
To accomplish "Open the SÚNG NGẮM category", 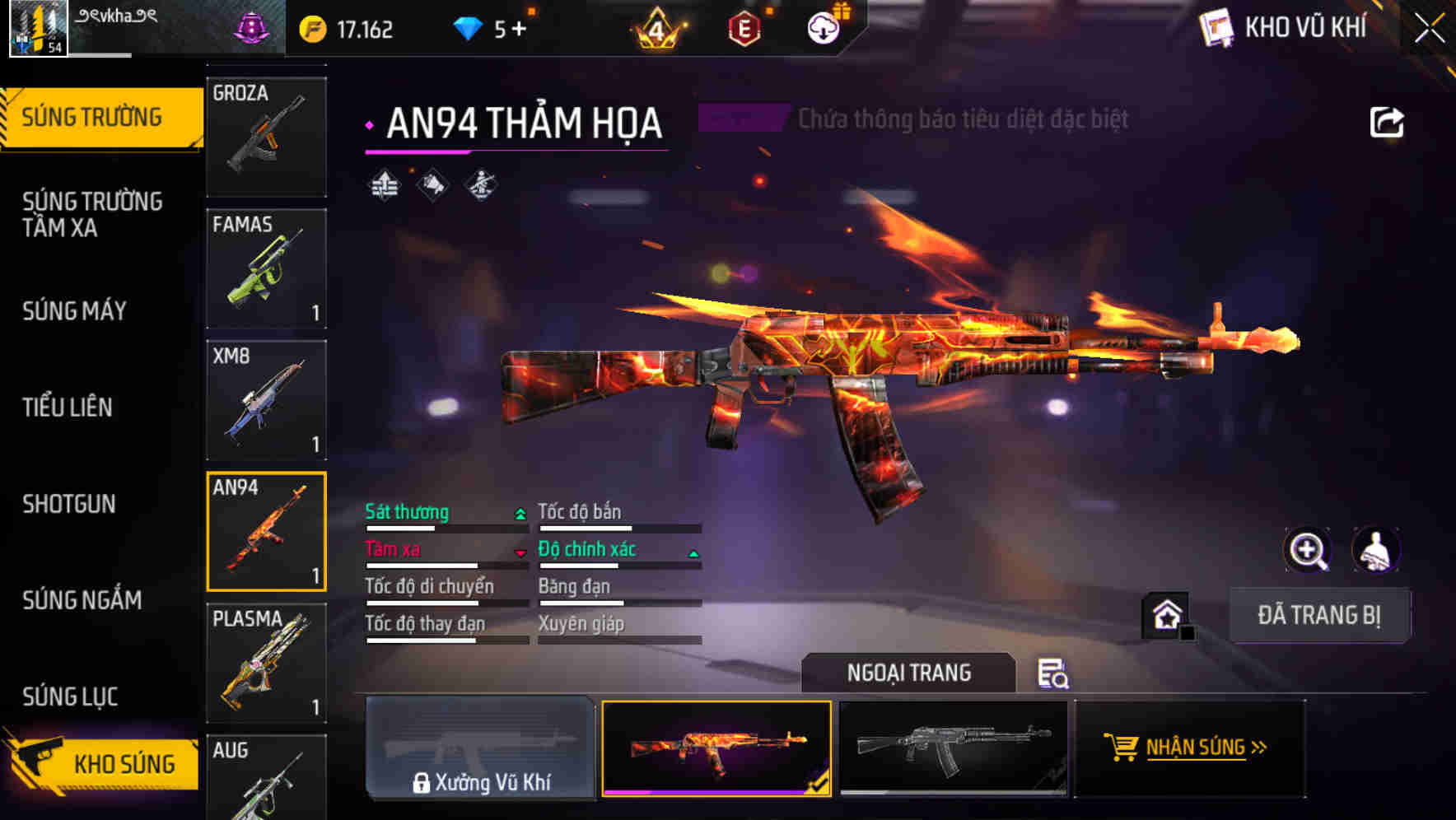I will tap(82, 600).
